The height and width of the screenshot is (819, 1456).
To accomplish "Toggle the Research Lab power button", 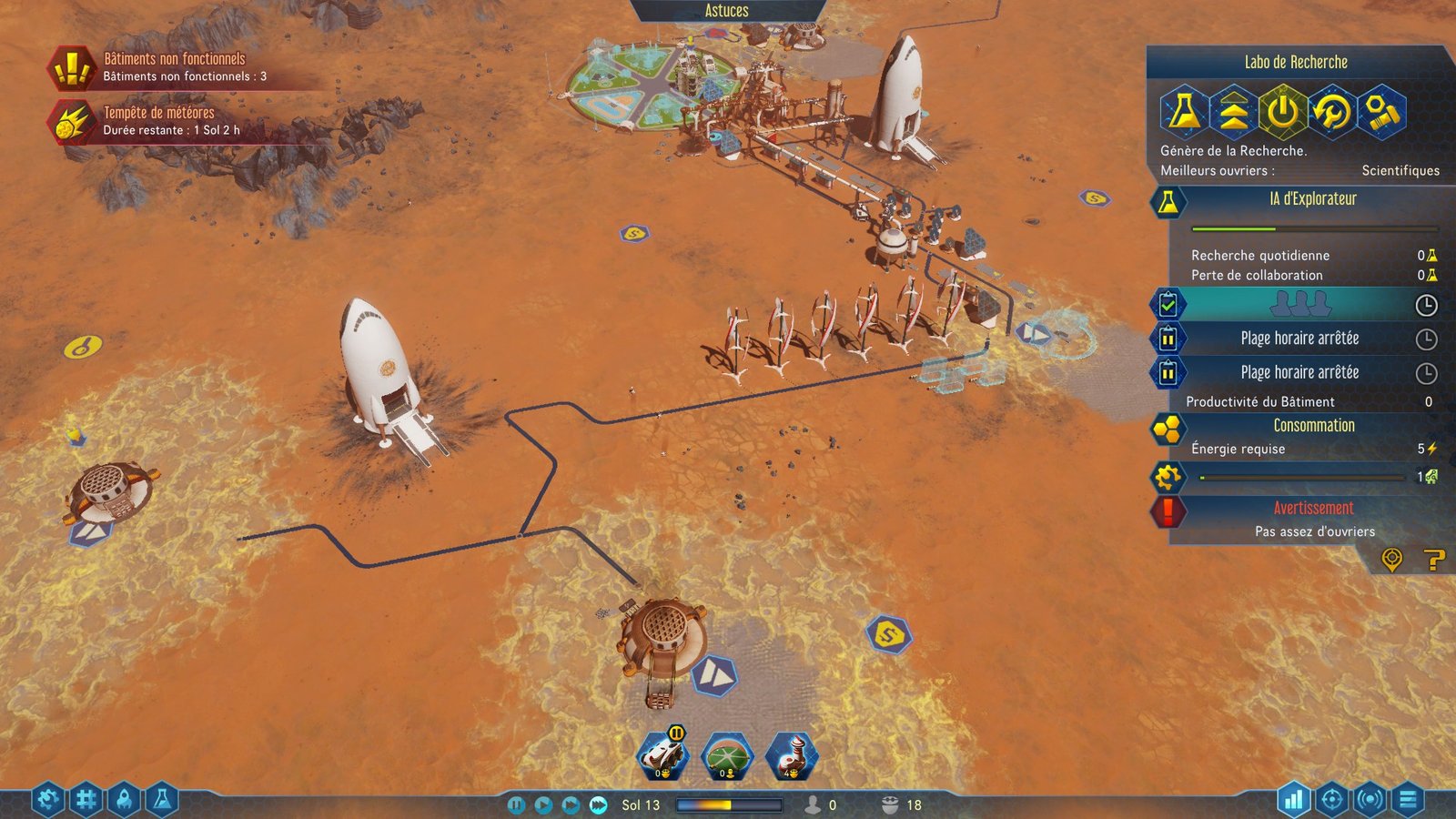I will pyautogui.click(x=1283, y=111).
